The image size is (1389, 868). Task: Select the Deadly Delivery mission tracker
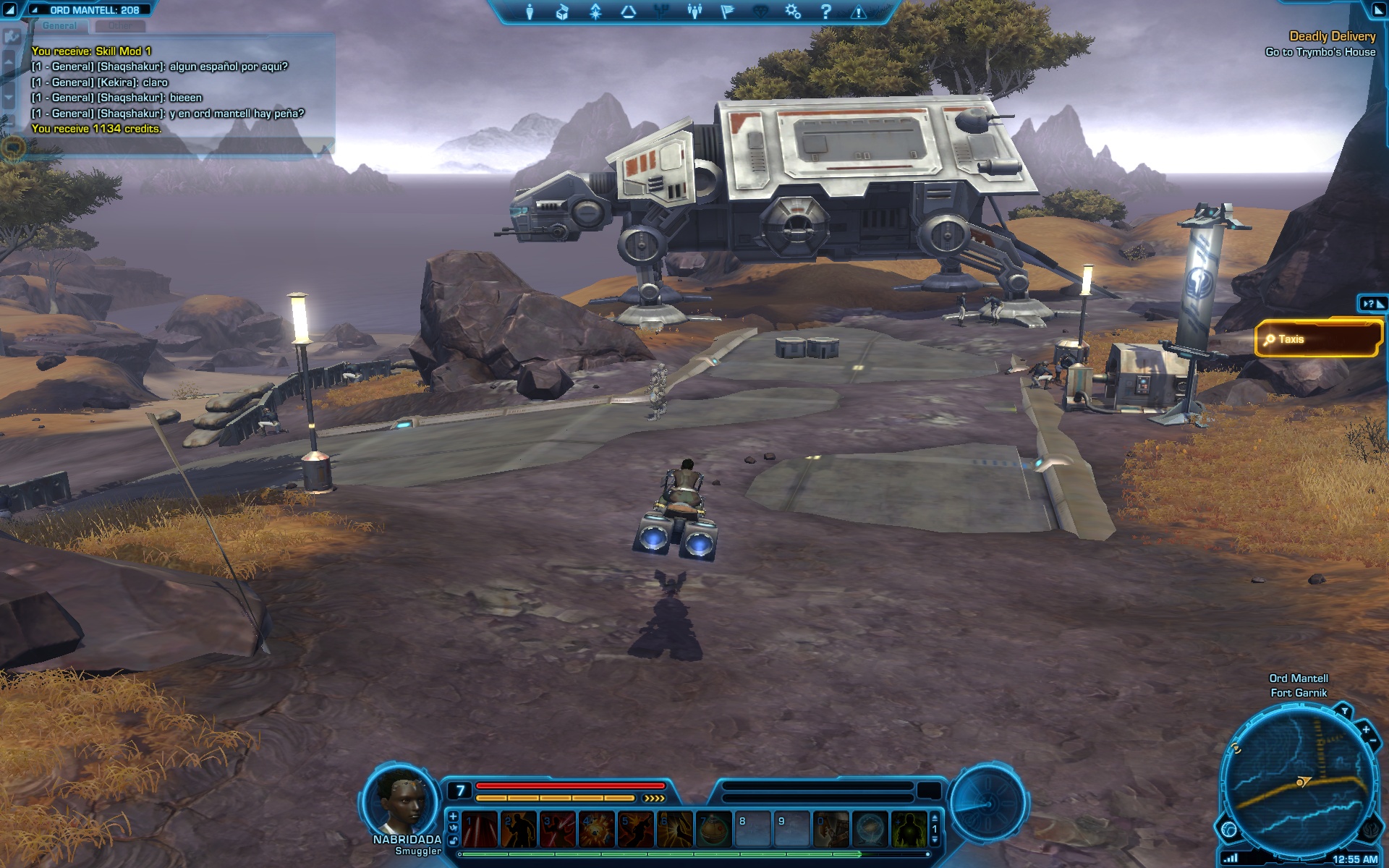[x=1332, y=36]
